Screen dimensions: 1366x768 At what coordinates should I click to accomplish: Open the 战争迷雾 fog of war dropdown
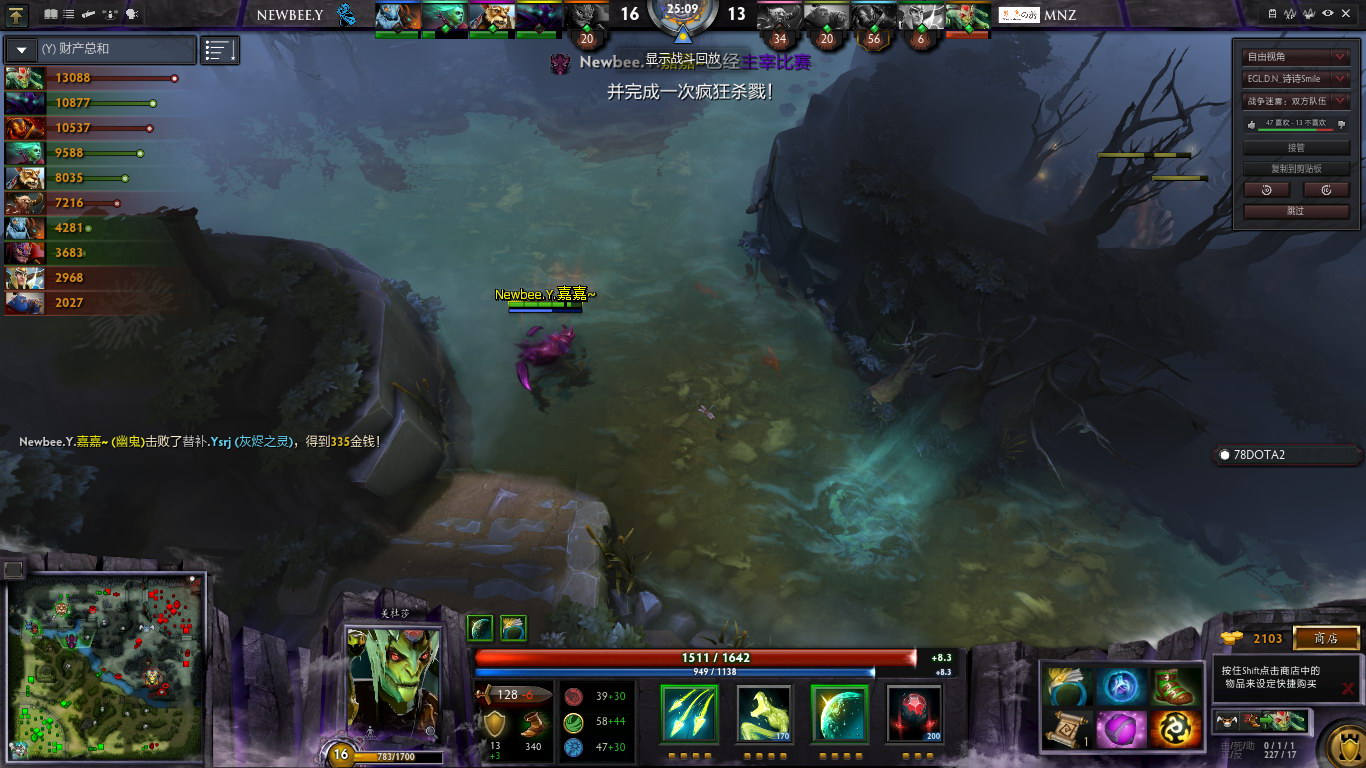coord(1296,100)
